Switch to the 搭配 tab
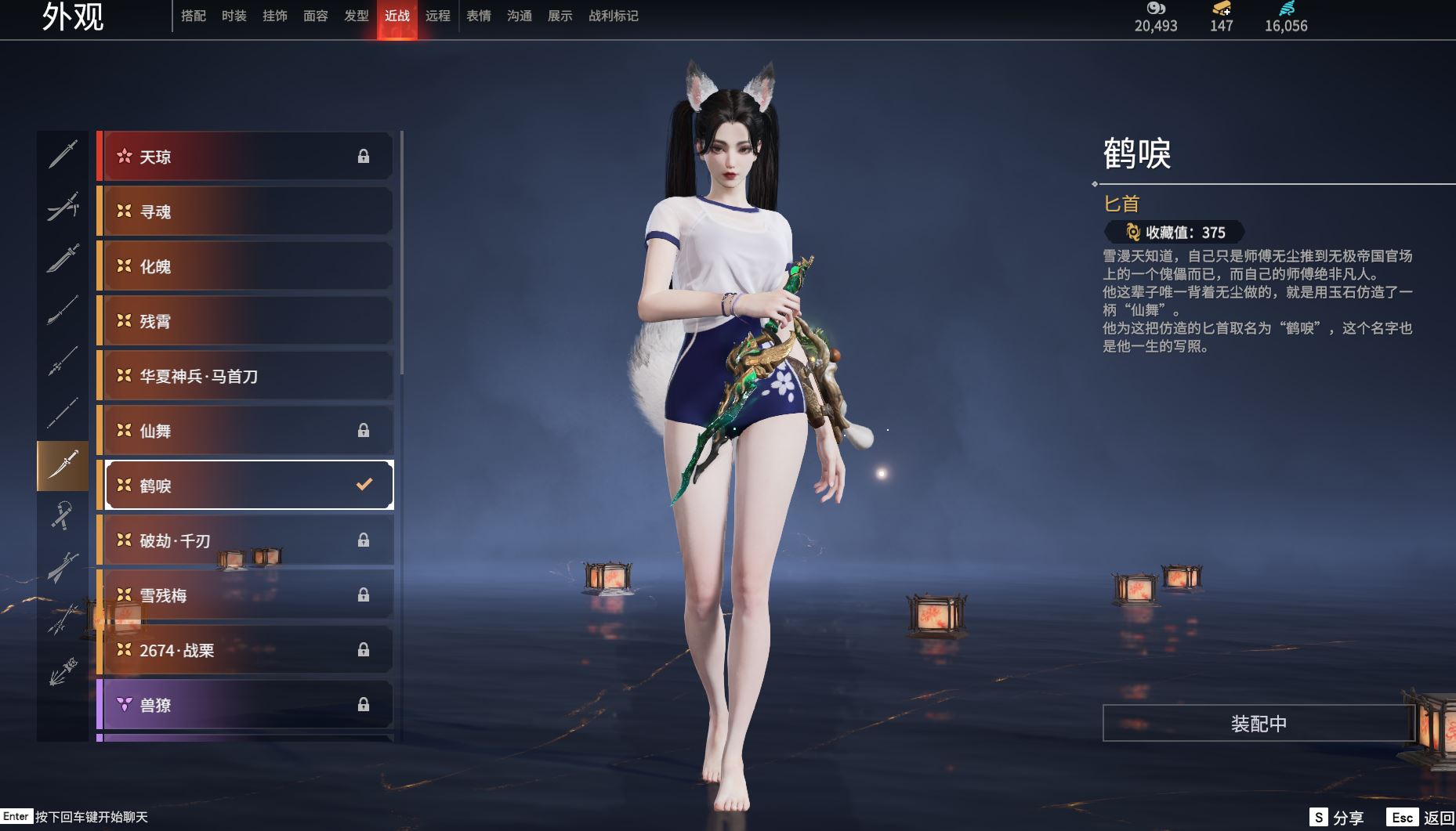This screenshot has width=1456, height=831. (x=193, y=16)
